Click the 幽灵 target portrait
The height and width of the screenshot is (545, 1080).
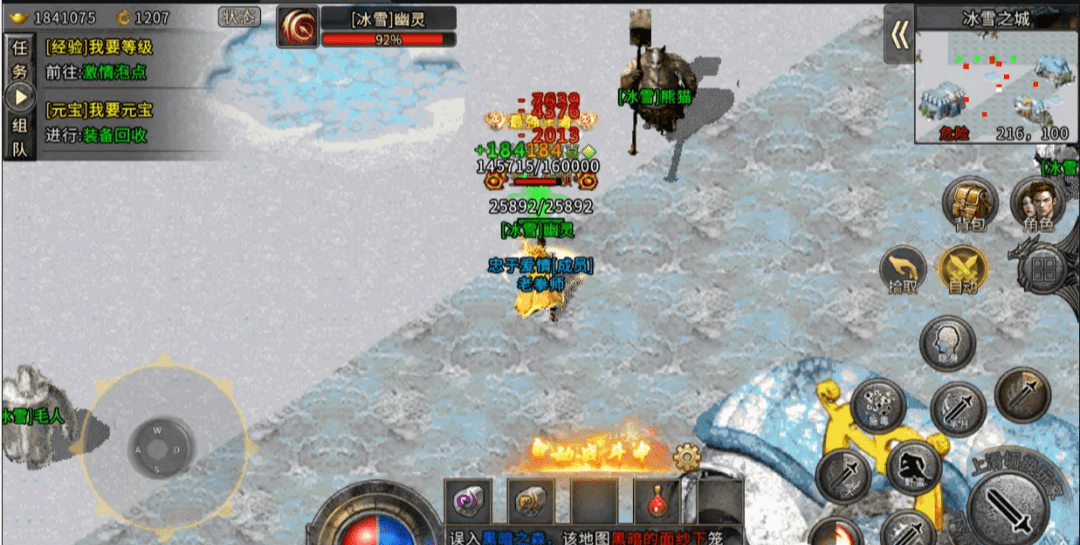(298, 27)
